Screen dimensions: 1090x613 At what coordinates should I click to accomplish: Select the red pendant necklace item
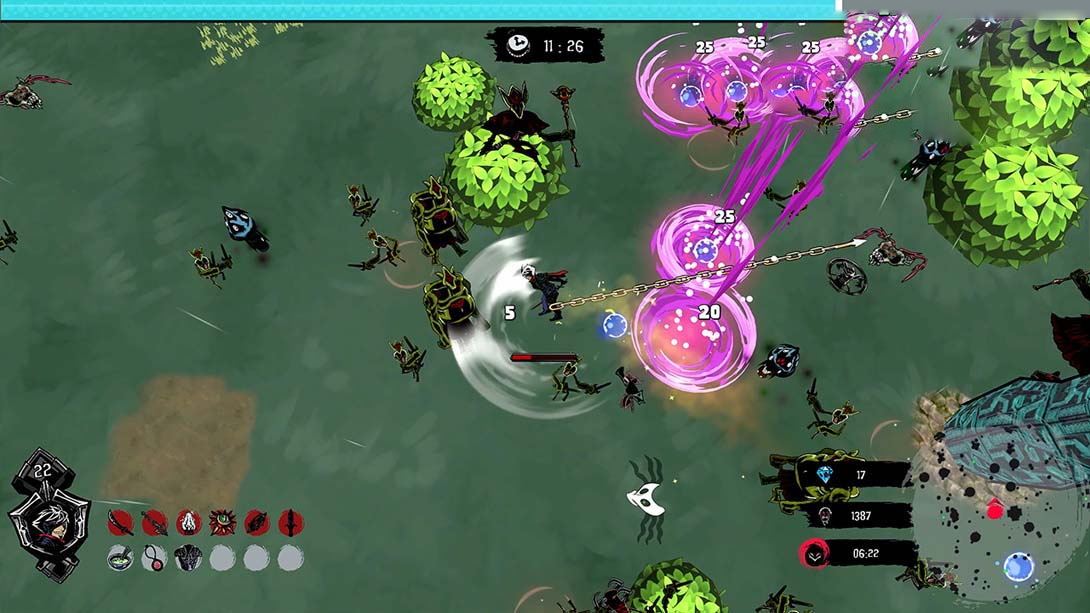[155, 558]
